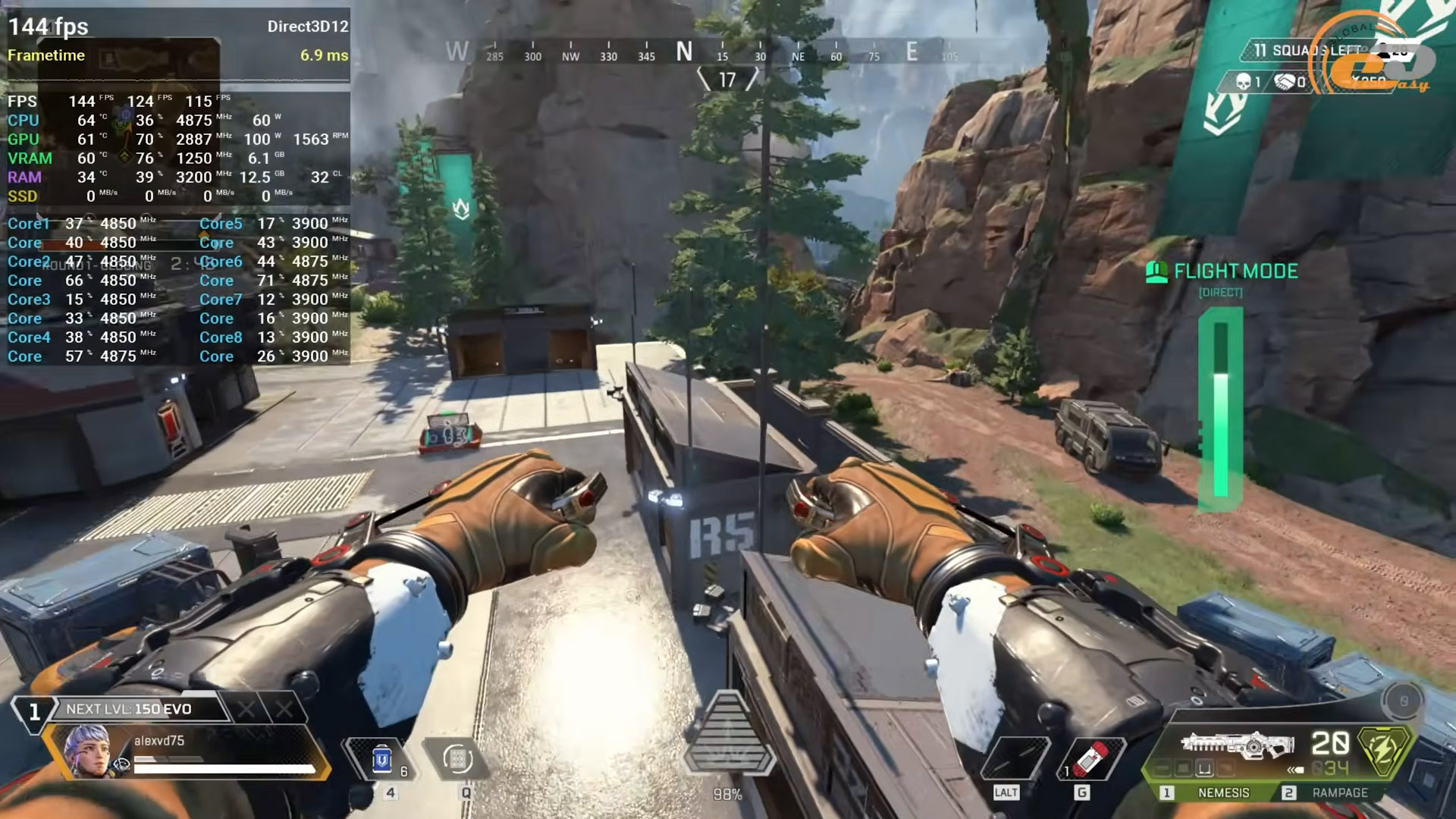Click the Flight Mode jetpack fuel gauge

(x=1220, y=409)
